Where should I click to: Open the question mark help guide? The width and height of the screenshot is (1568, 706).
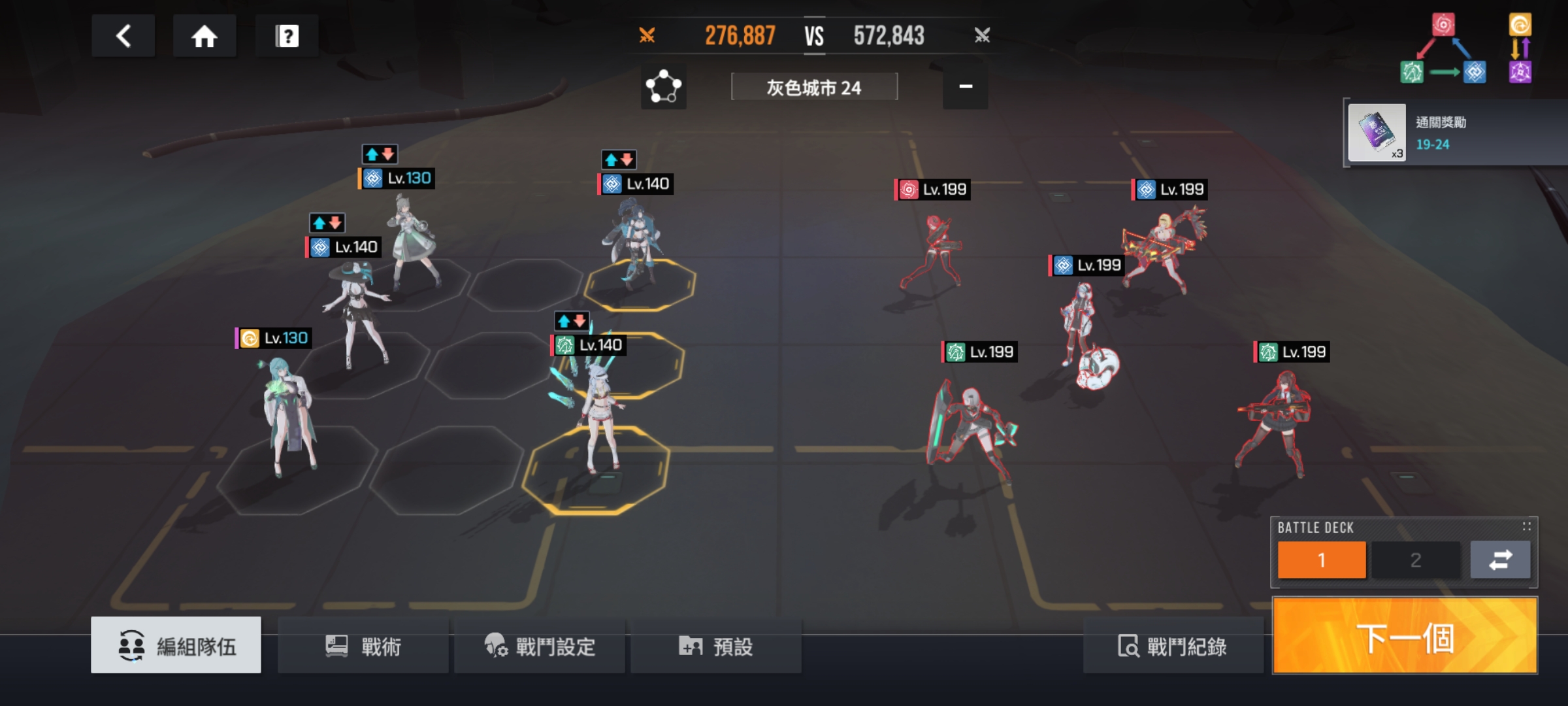click(x=287, y=36)
